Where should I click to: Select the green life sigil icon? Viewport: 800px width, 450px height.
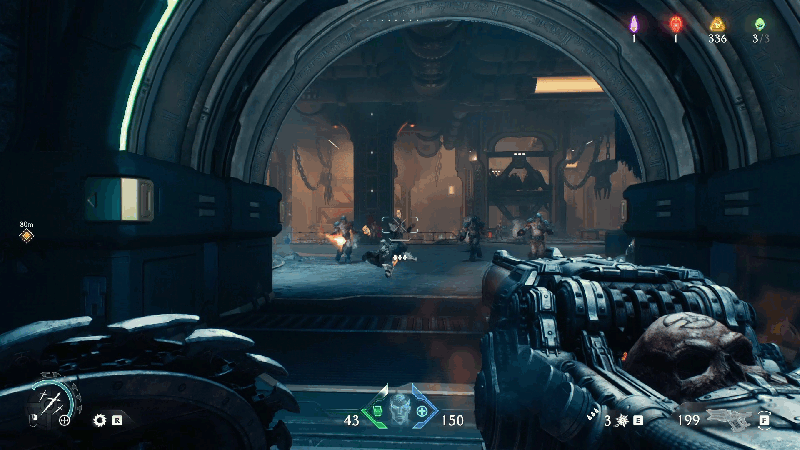(760, 24)
